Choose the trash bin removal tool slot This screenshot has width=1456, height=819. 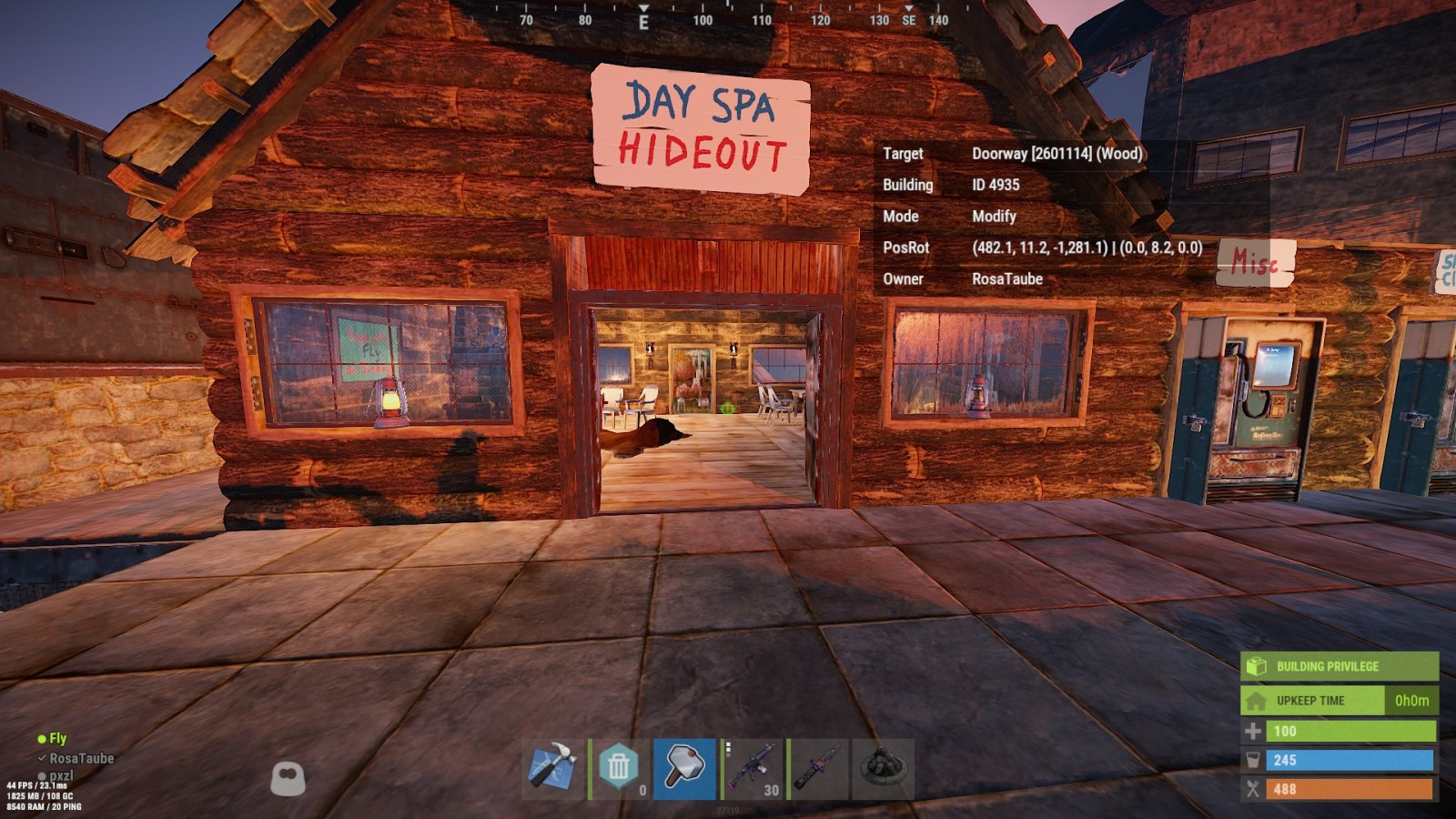pyautogui.click(x=619, y=769)
